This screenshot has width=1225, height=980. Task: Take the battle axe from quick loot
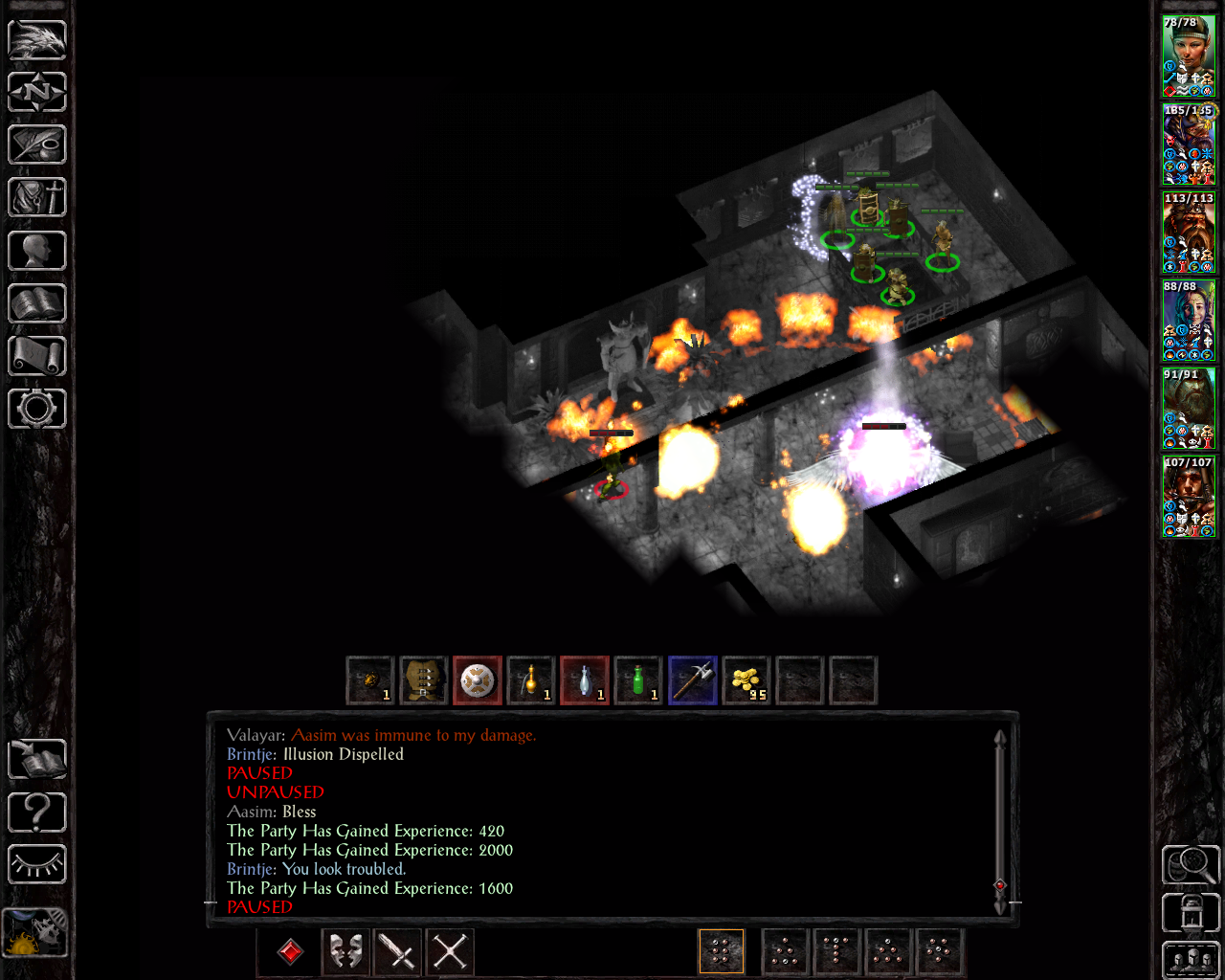(692, 681)
